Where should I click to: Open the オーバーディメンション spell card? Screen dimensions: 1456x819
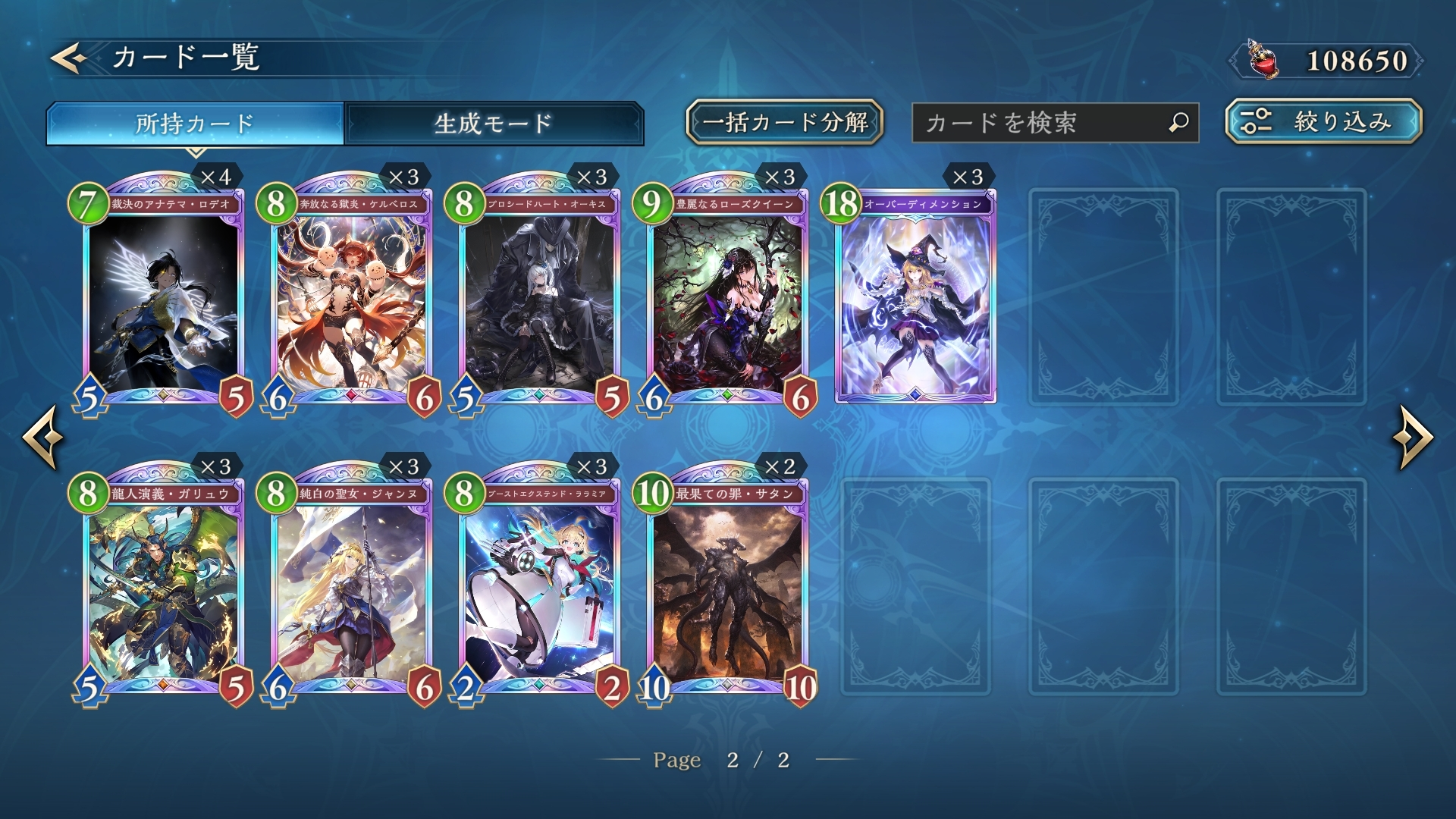coord(915,300)
